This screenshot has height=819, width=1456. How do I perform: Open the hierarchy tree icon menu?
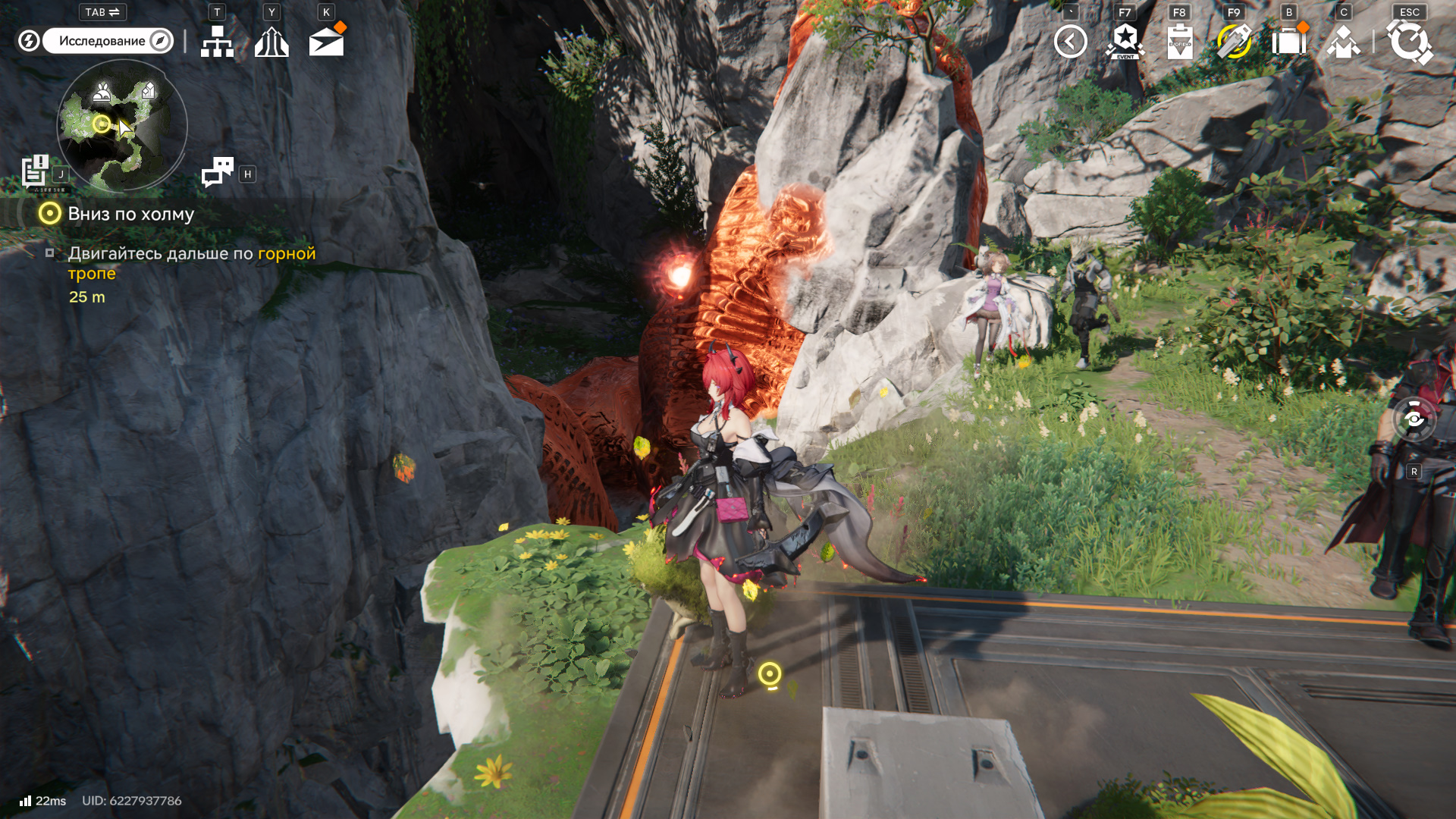tap(217, 42)
